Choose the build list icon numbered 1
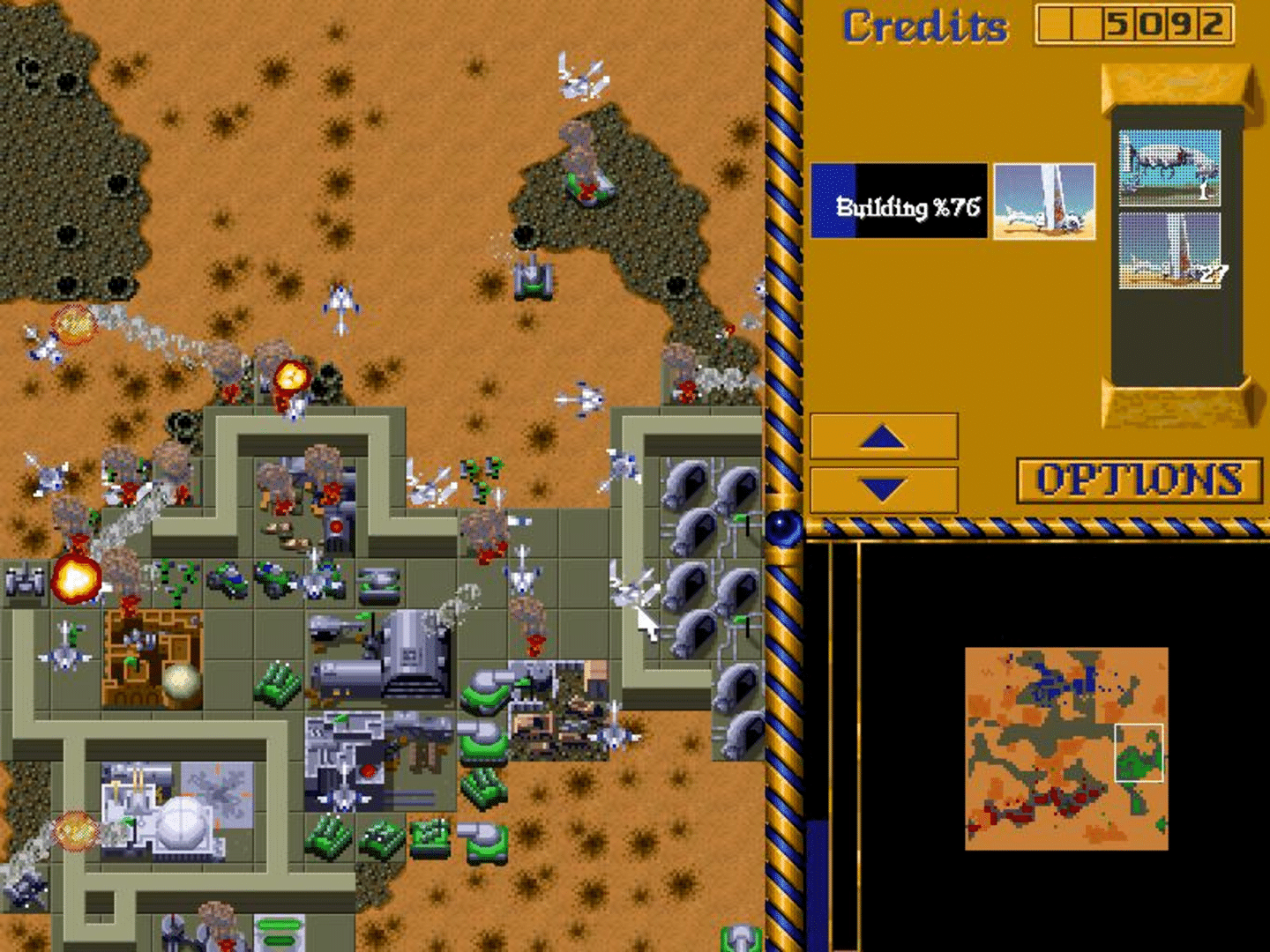 (1169, 167)
